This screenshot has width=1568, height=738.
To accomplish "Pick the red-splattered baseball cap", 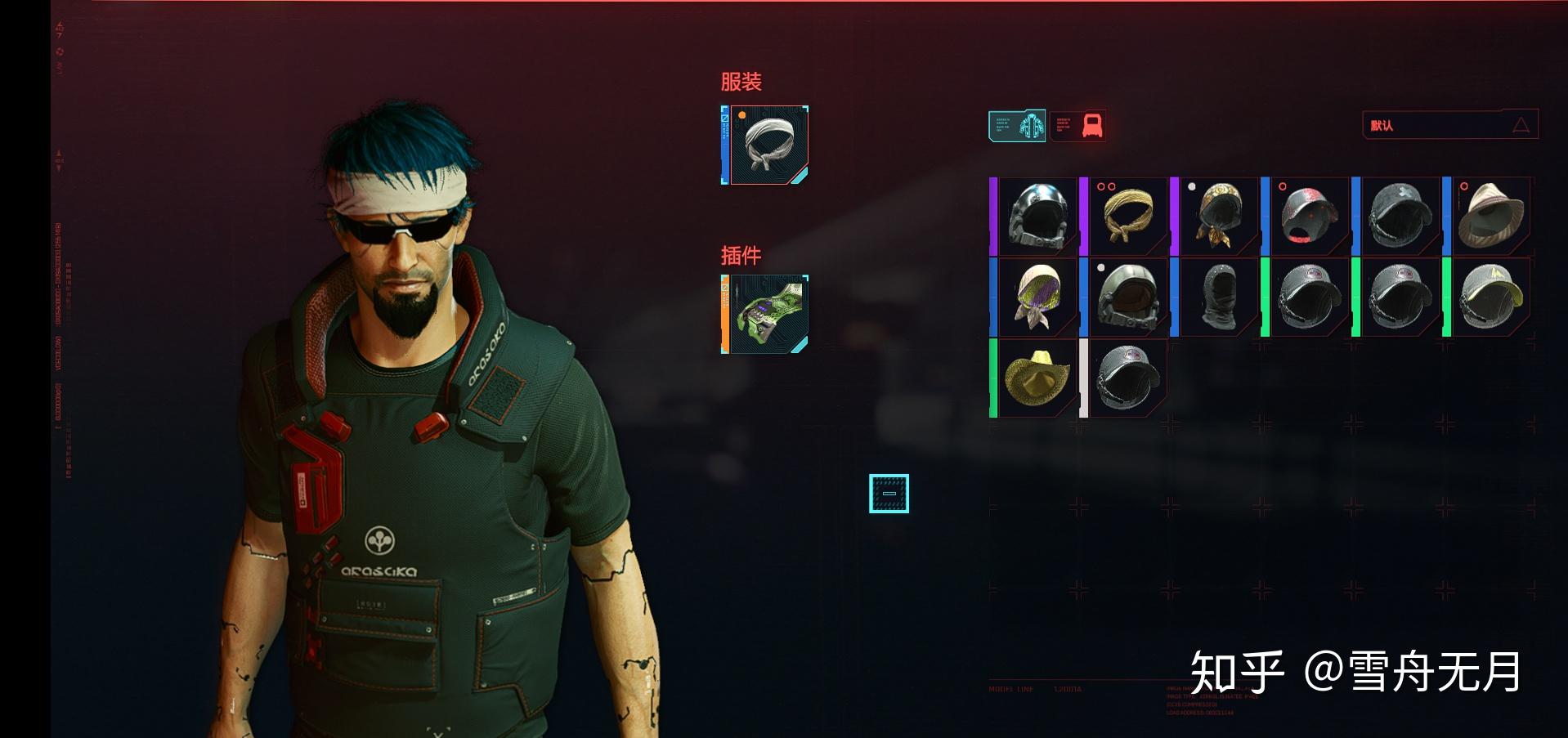I will [1310, 216].
